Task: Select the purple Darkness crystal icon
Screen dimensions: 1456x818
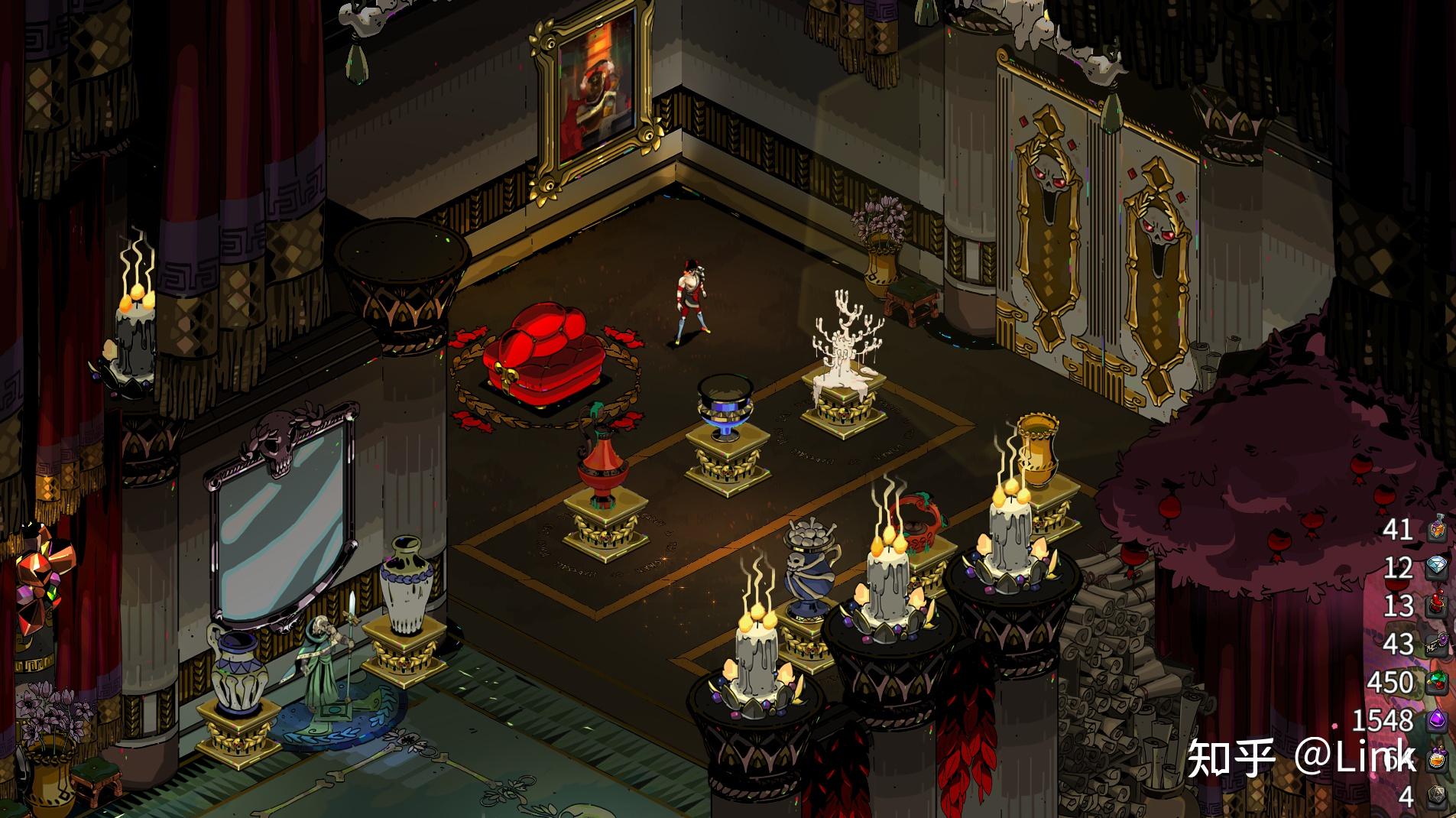Action: (1437, 720)
